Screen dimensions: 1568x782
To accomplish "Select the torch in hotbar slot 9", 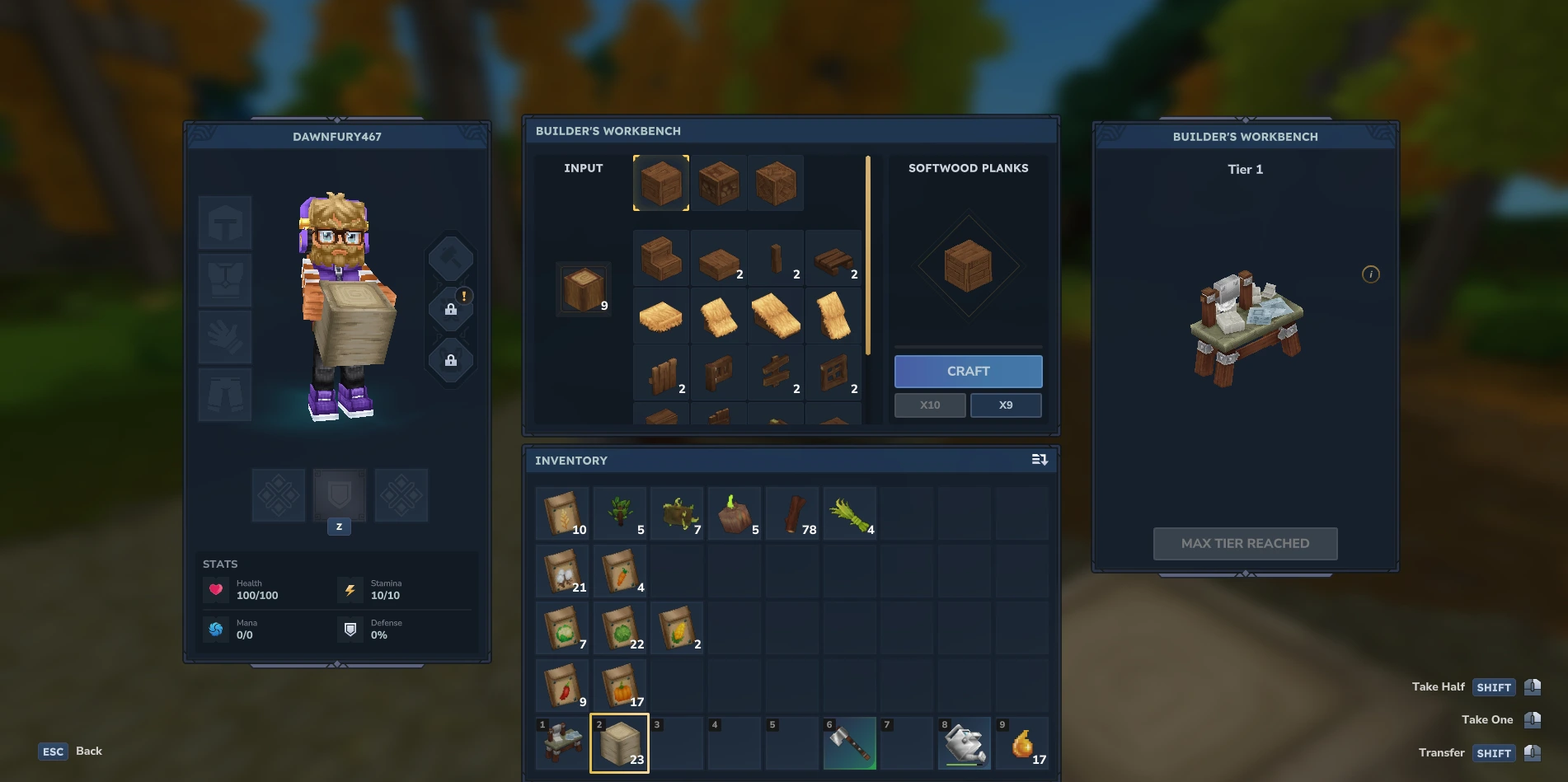I will point(1022,743).
